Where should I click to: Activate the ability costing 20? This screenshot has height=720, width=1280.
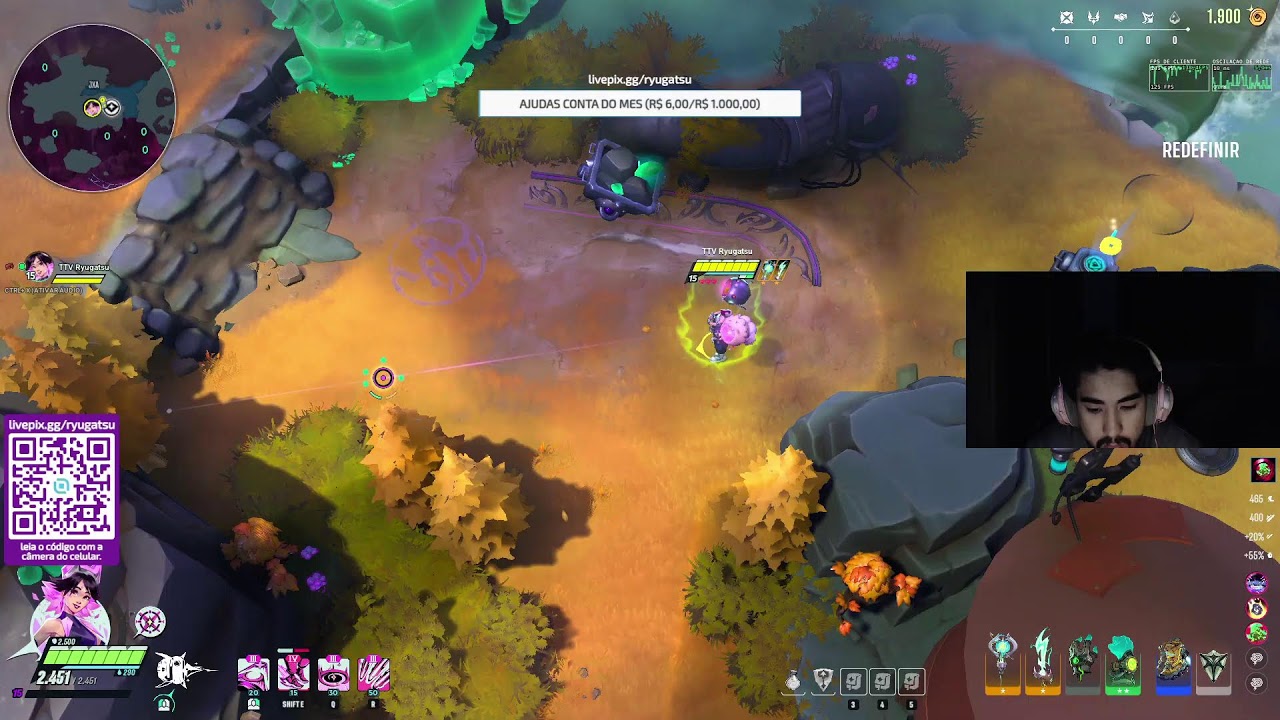tap(253, 673)
